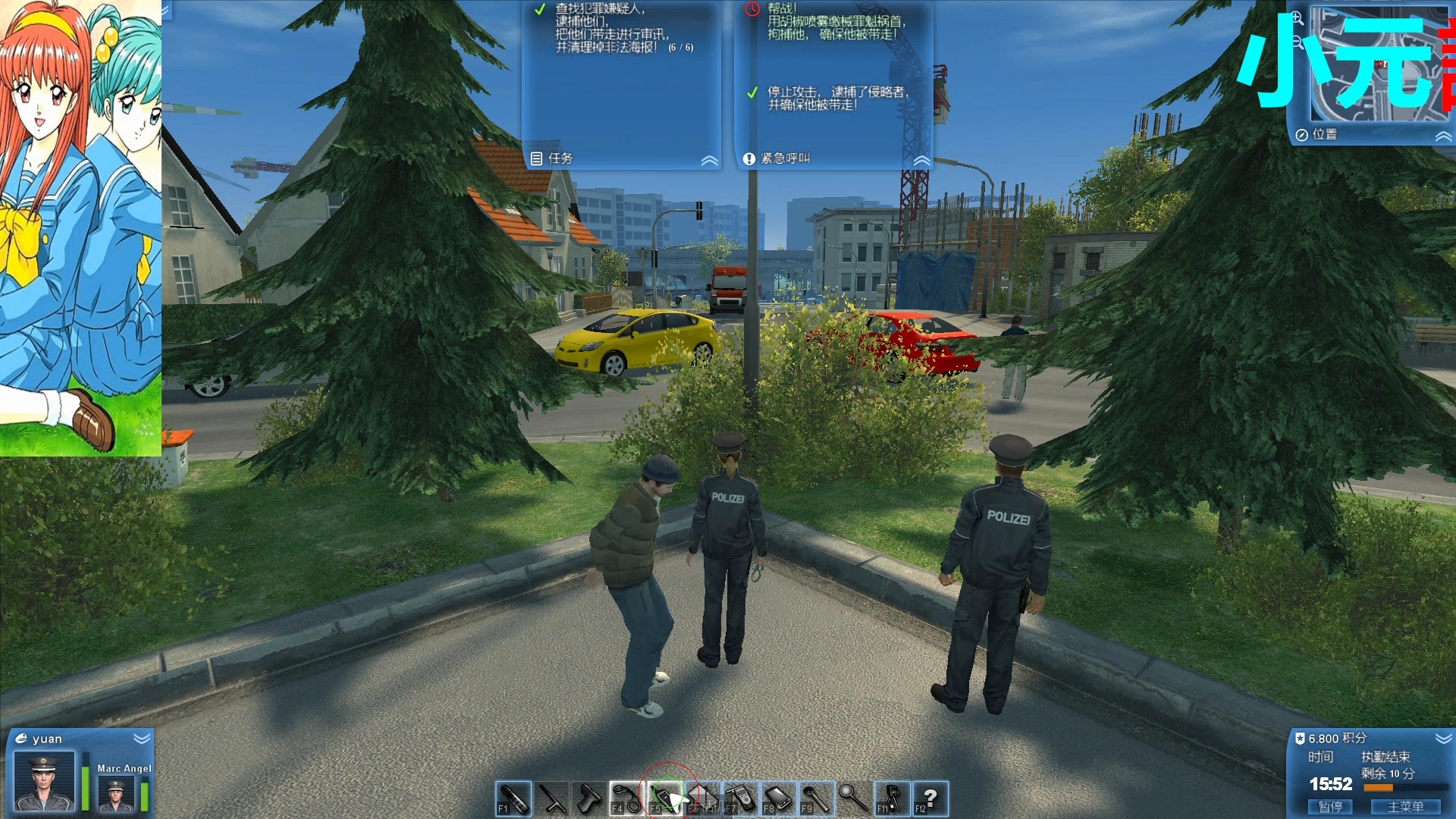Collapse the 任务 mission panel

click(x=709, y=160)
